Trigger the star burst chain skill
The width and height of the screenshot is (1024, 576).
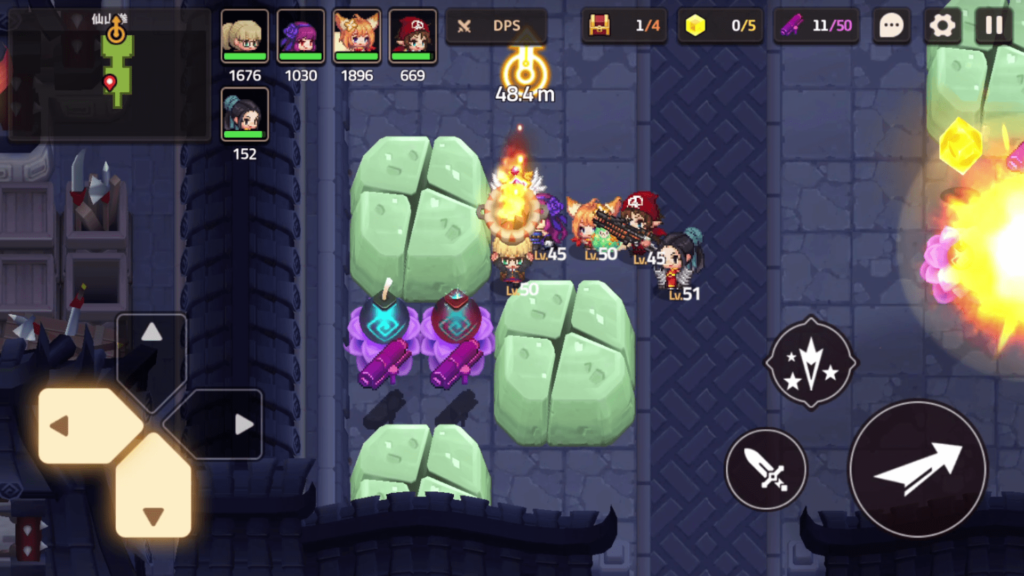click(810, 362)
